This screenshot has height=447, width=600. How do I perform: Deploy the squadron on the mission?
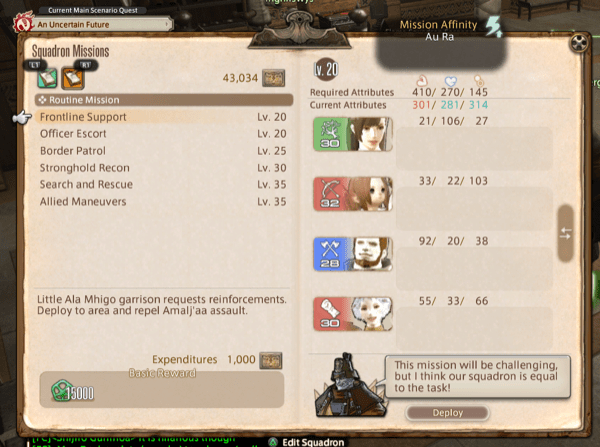click(x=447, y=412)
